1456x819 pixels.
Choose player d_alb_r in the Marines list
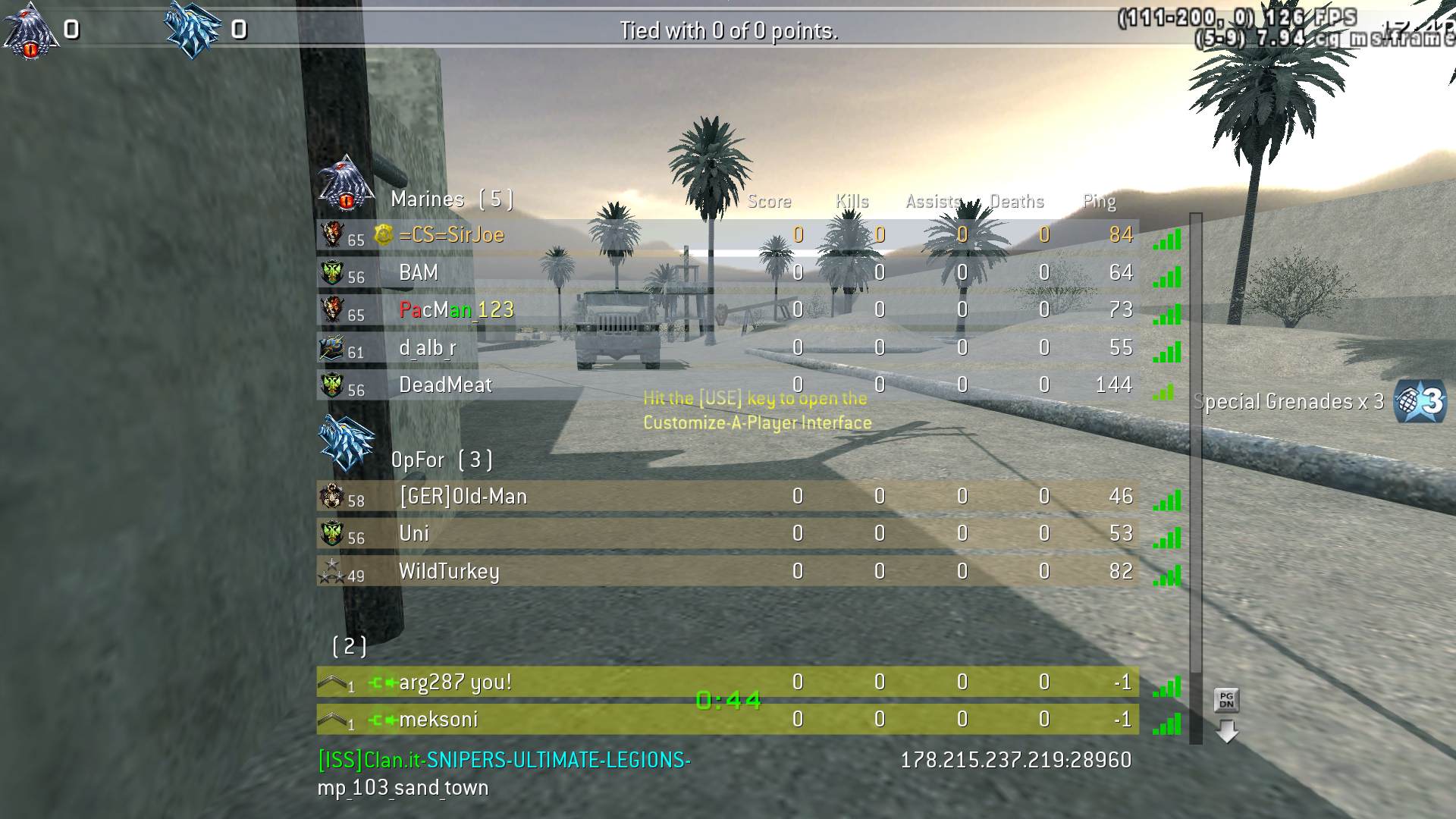coord(726,348)
